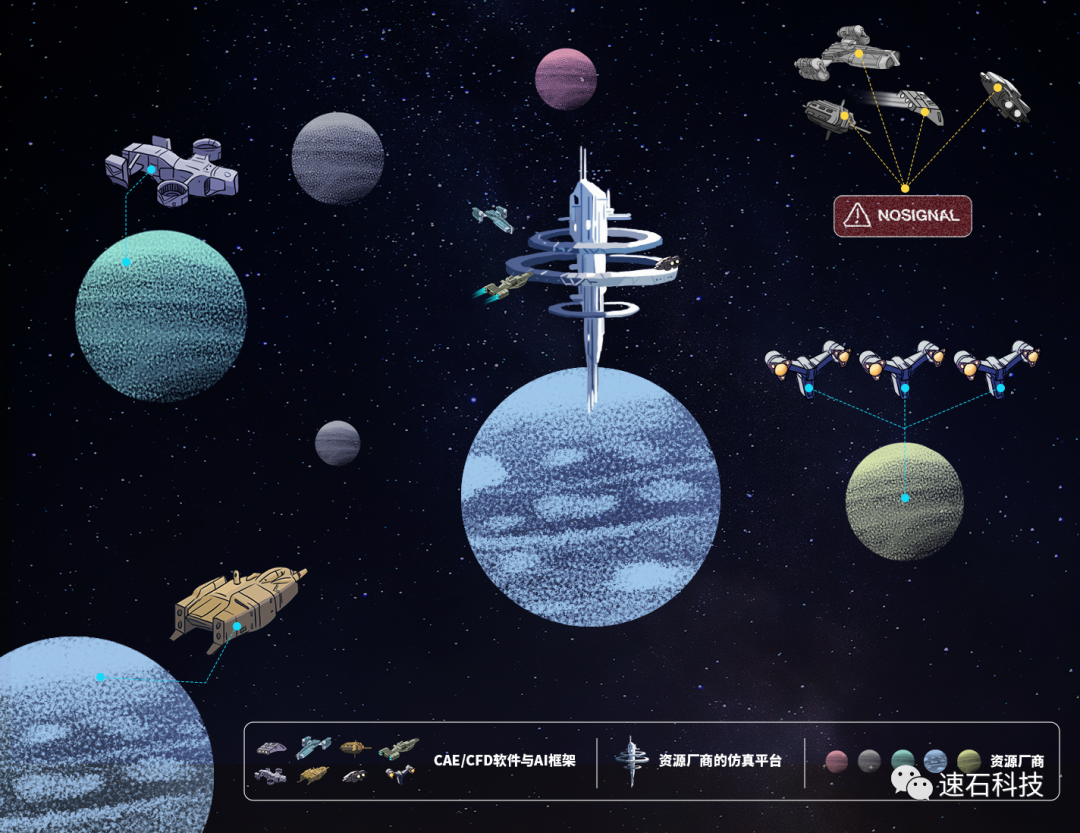Select the yellow-green planet legend icon
Image resolution: width=1080 pixels, height=833 pixels.
pyautogui.click(x=968, y=761)
